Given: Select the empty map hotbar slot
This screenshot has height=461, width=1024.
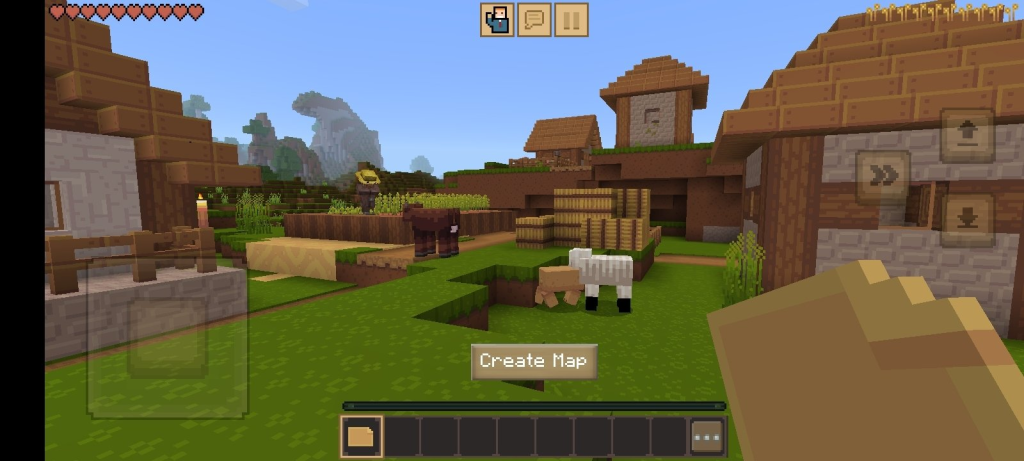Looking at the screenshot, I should coord(360,437).
